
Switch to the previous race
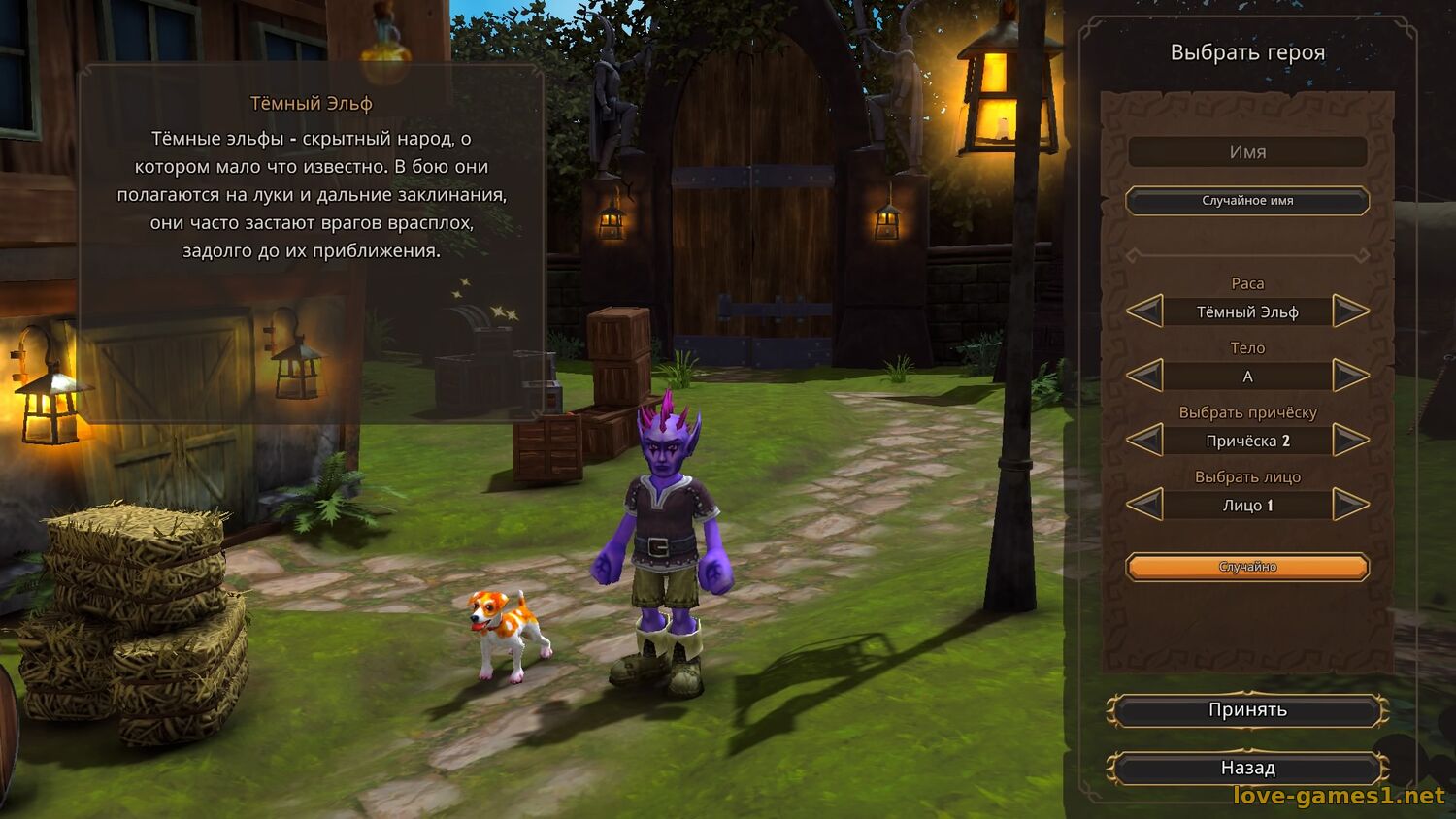coord(1145,311)
